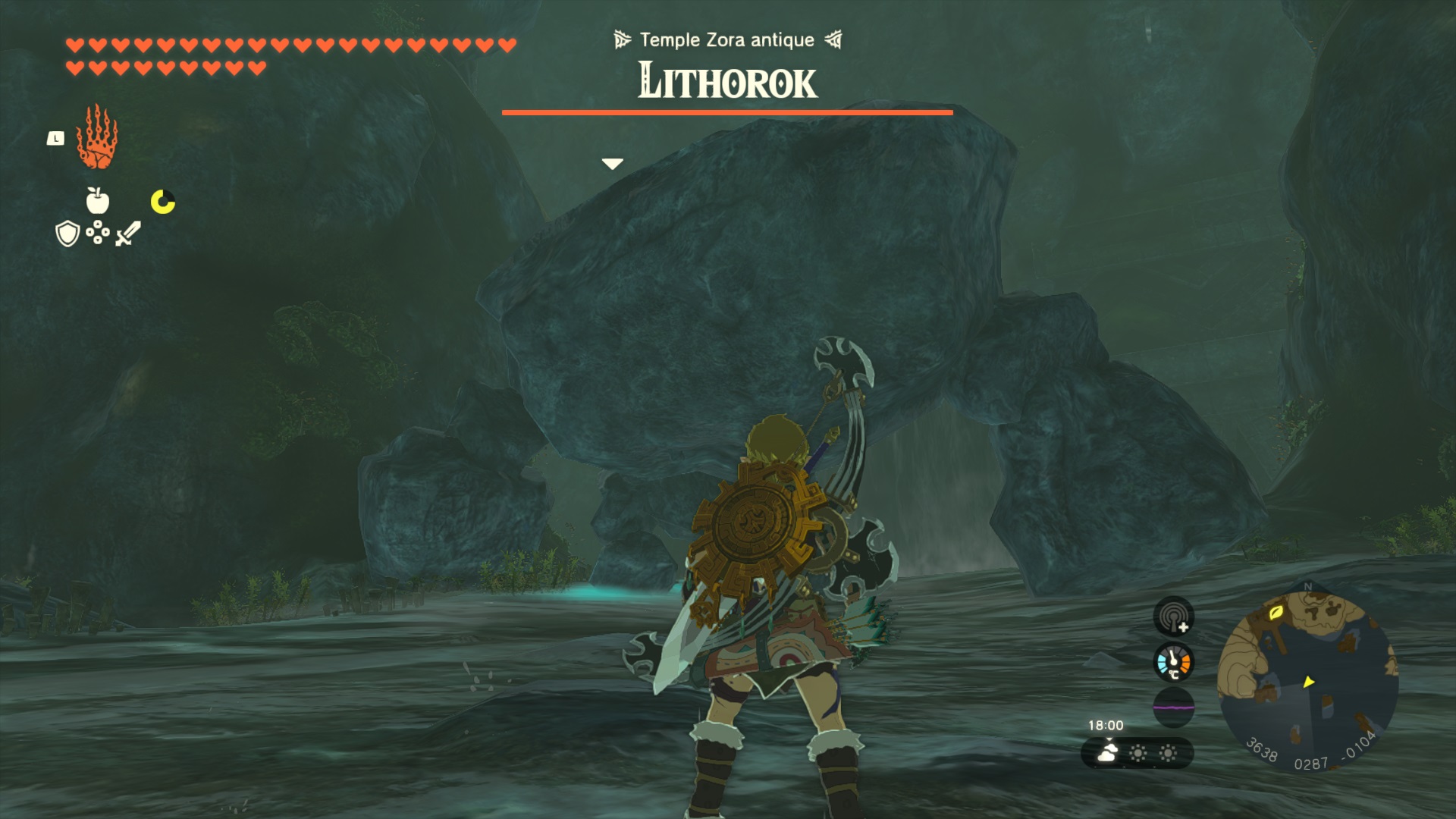Screen dimensions: 1456x819
Task: Select the sound level indicator
Action: click(x=1173, y=707)
